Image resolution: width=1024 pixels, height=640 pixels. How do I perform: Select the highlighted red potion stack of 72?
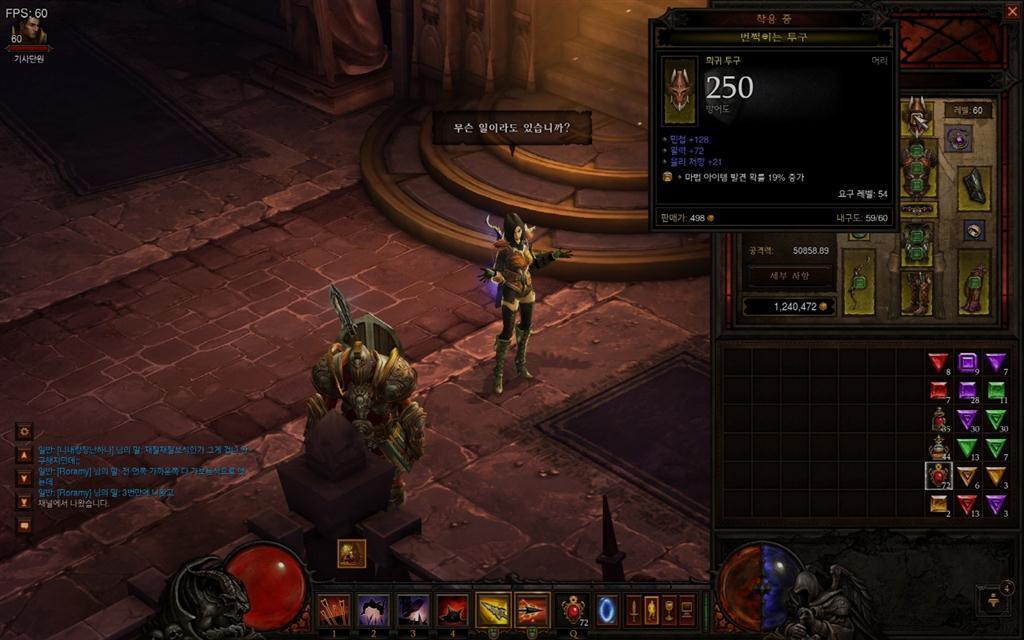tap(939, 475)
